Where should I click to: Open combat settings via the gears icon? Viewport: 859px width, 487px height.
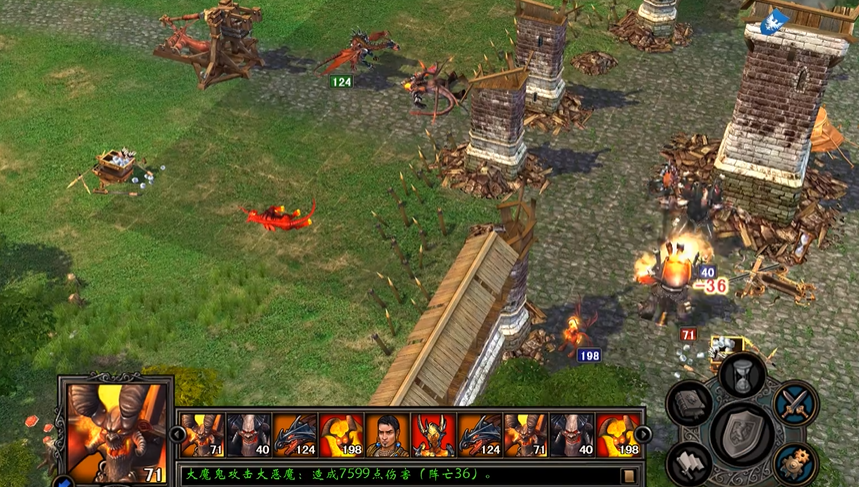click(x=795, y=462)
